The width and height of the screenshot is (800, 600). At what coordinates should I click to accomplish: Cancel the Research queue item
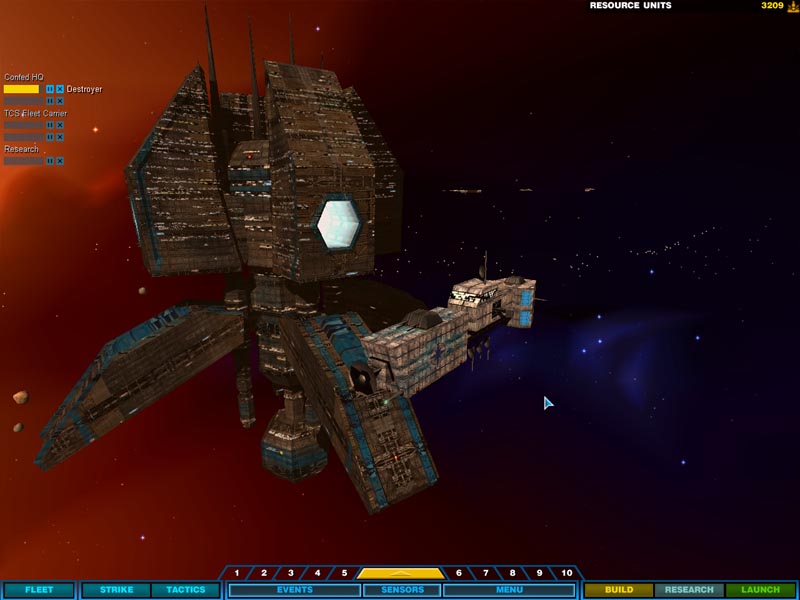click(60, 160)
